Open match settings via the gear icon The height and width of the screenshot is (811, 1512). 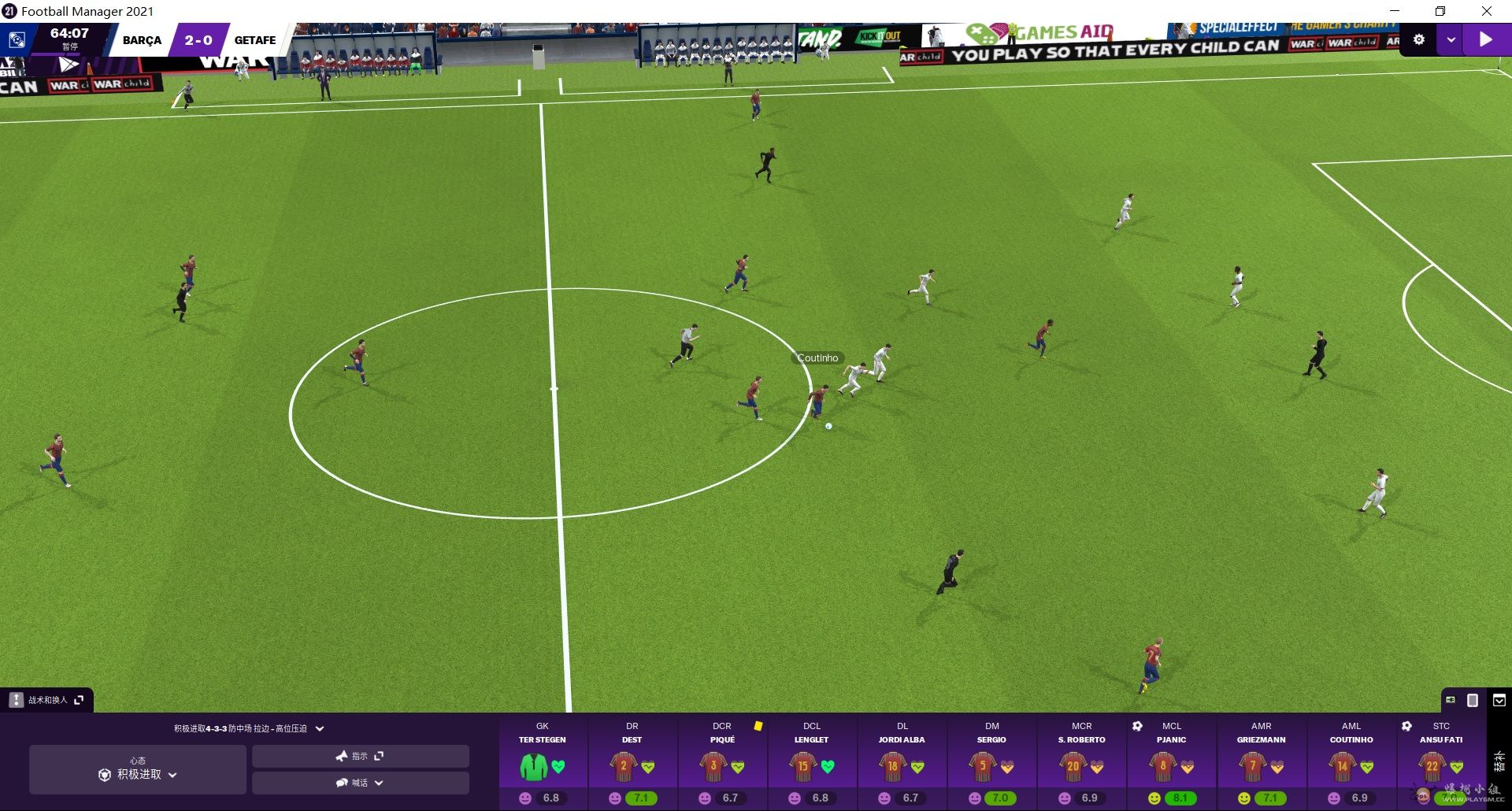click(x=1419, y=39)
